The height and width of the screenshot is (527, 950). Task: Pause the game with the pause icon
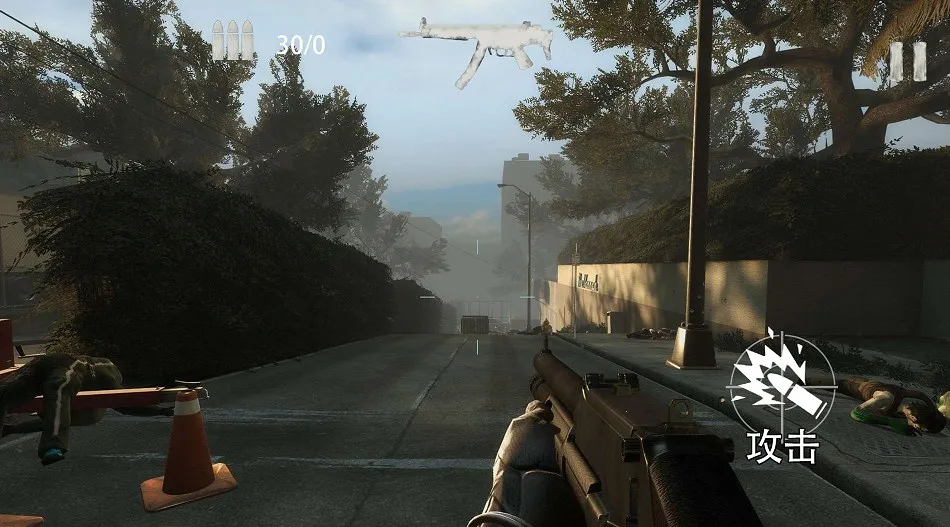pyautogui.click(x=908, y=61)
